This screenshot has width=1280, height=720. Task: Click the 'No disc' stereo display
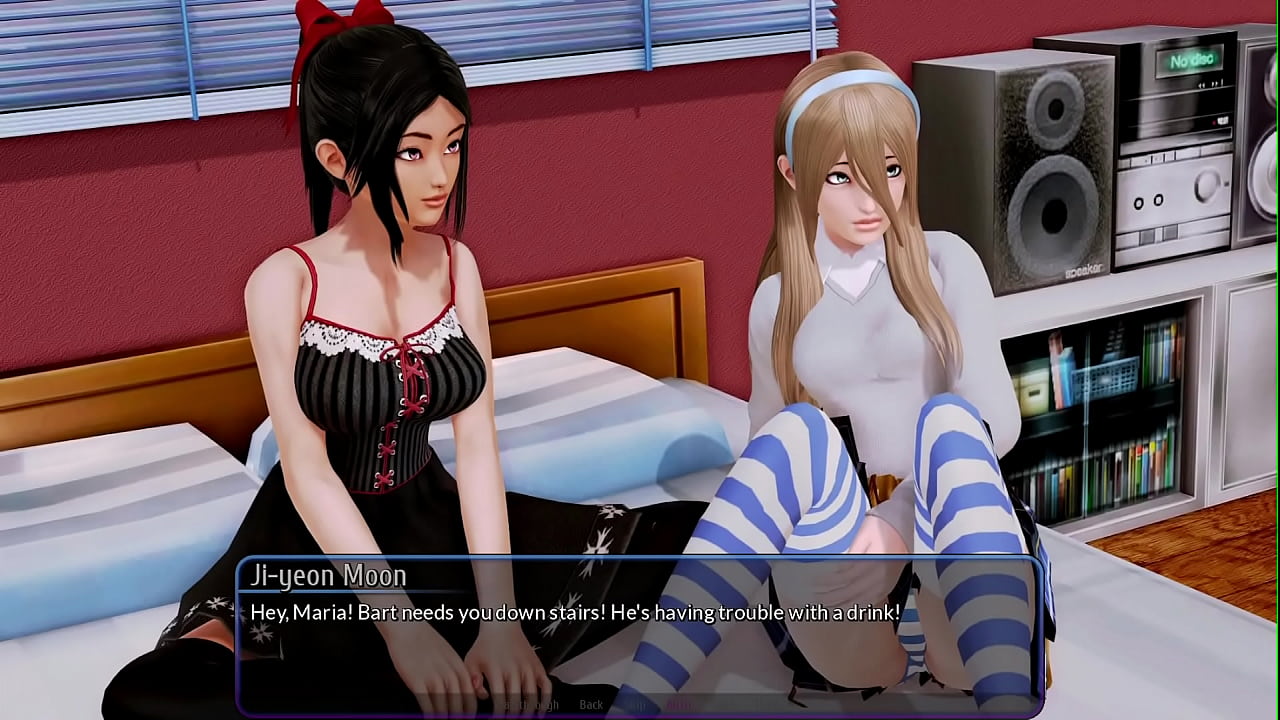pos(1190,60)
